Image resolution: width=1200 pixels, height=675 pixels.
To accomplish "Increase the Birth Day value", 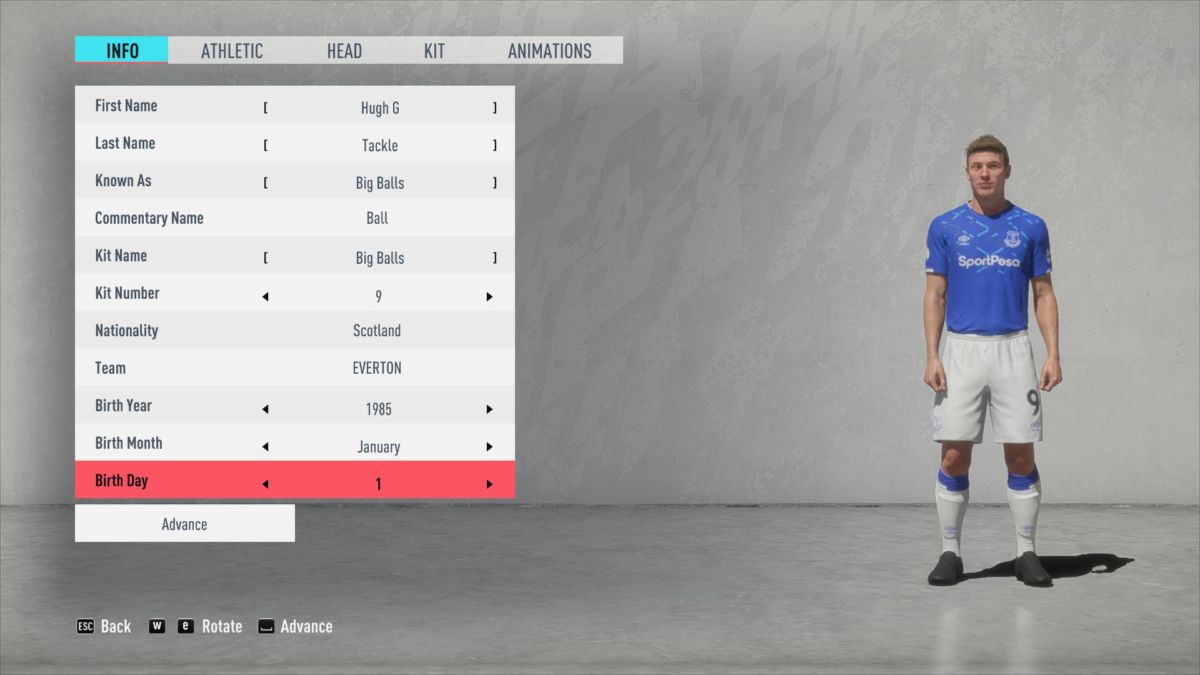I will [489, 484].
